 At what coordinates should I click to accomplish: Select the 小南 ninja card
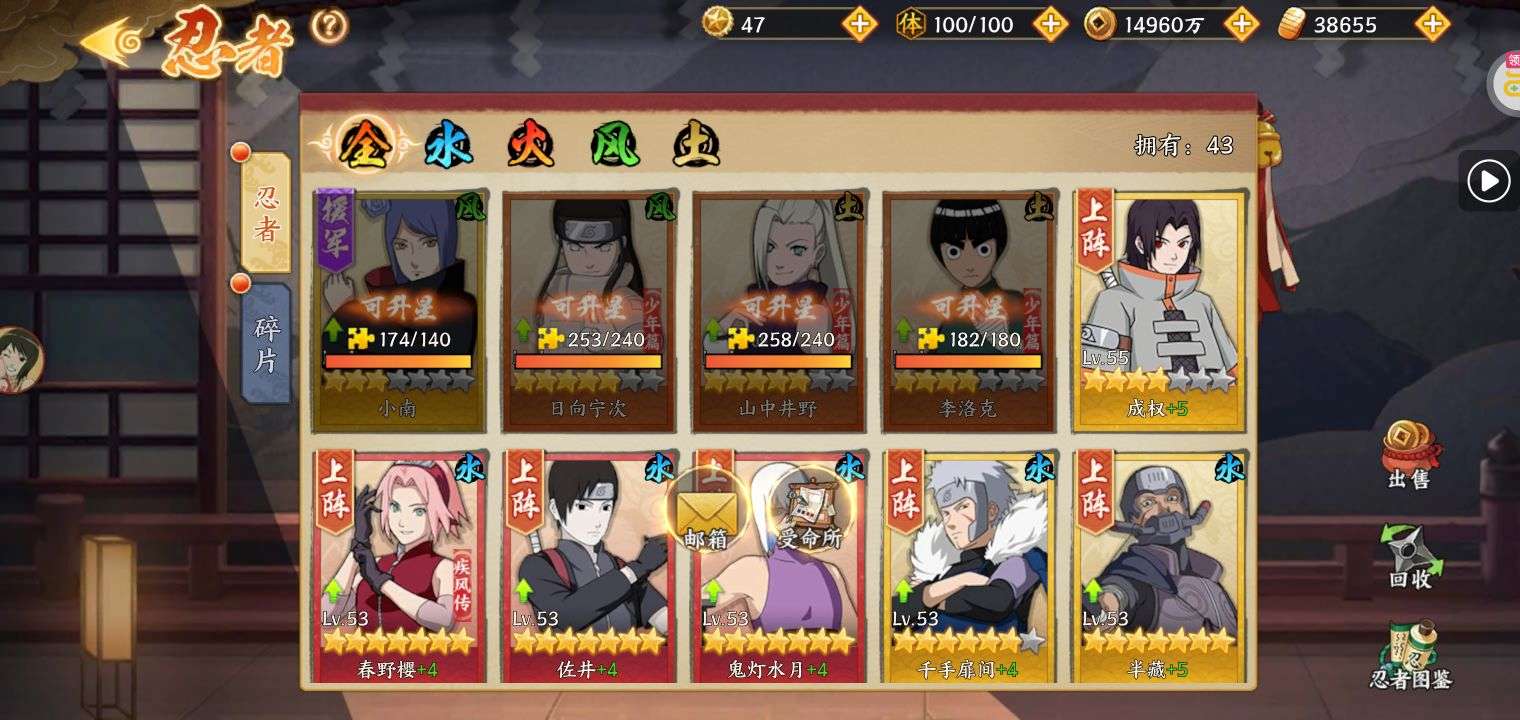[398, 310]
